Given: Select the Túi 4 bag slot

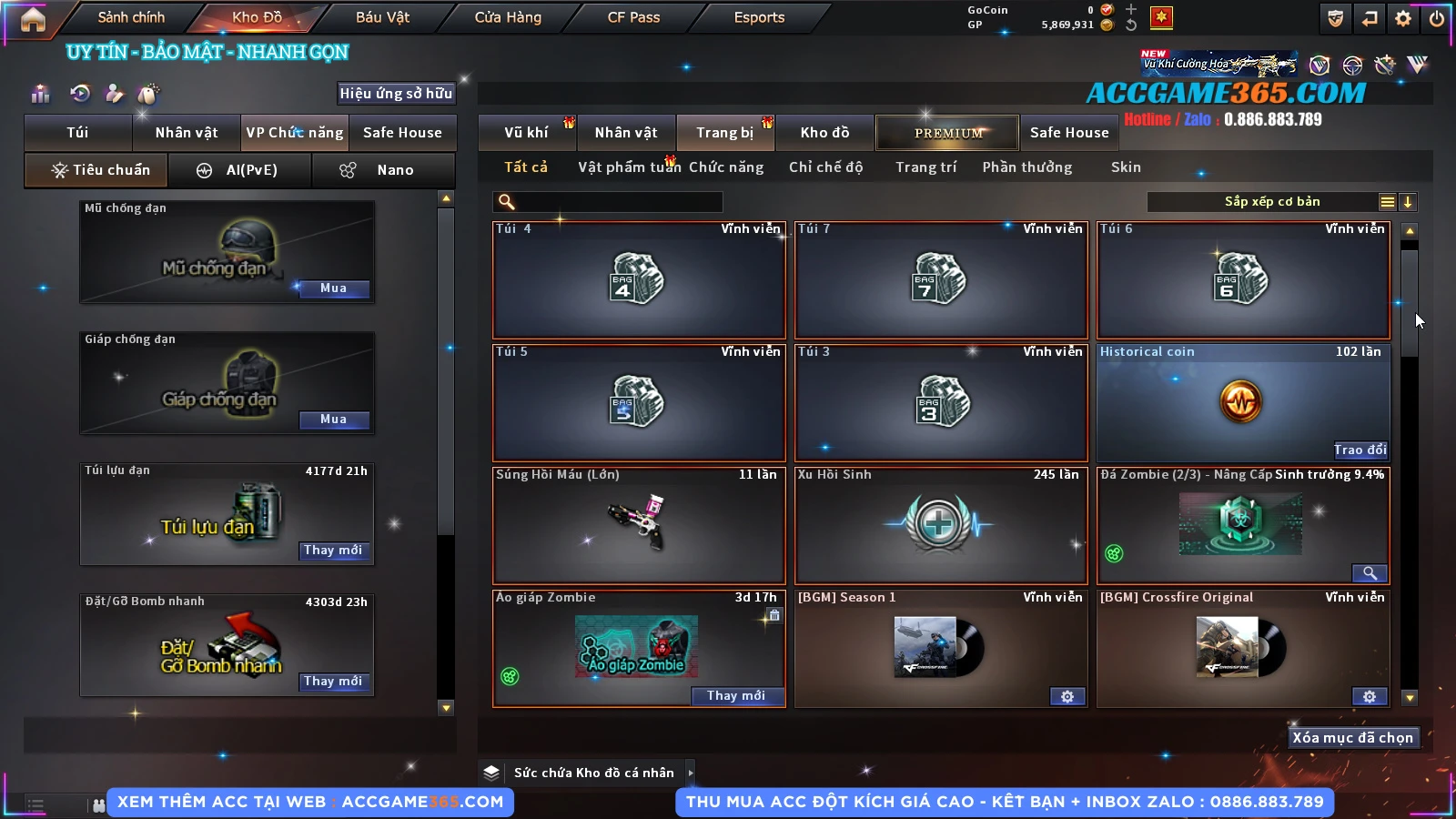Looking at the screenshot, I should pos(638,280).
